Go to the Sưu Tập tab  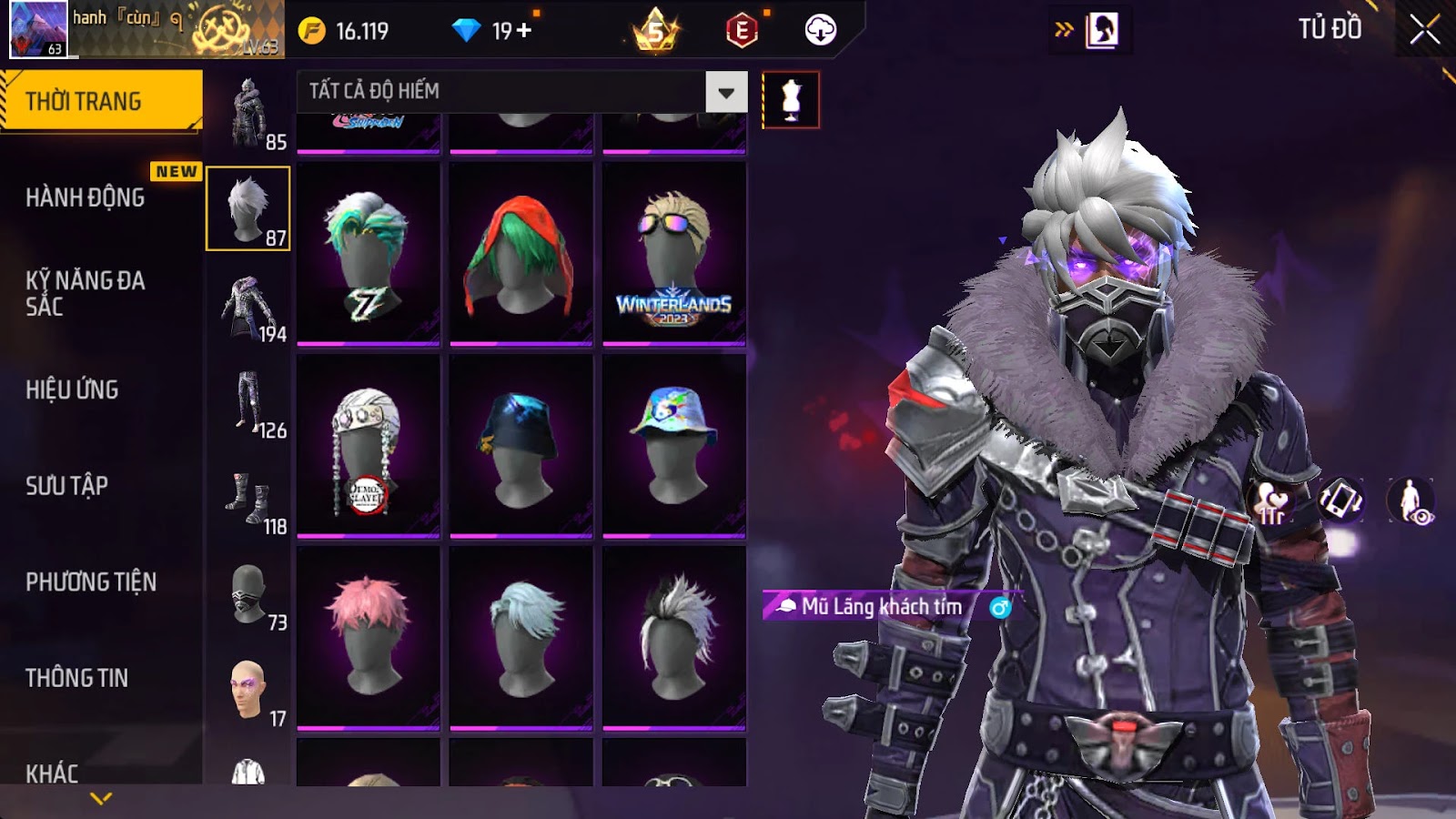tap(67, 486)
